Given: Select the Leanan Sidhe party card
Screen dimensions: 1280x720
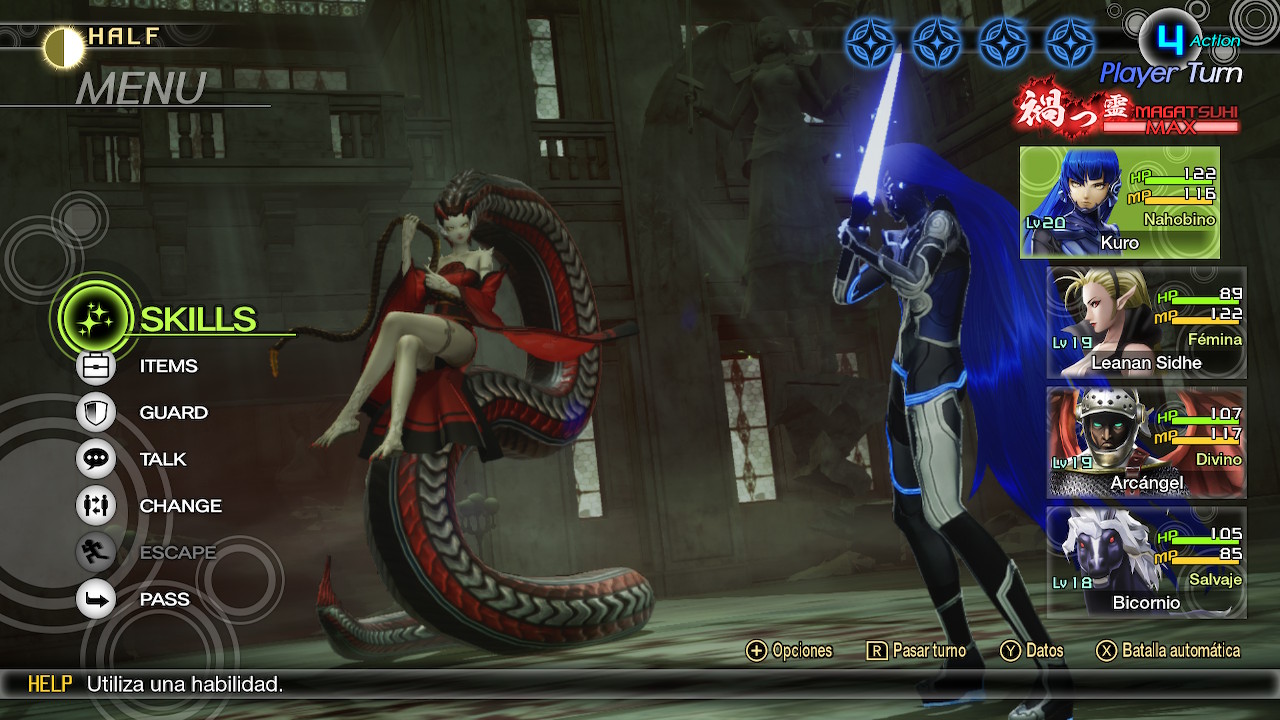Looking at the screenshot, I should click(x=1146, y=323).
